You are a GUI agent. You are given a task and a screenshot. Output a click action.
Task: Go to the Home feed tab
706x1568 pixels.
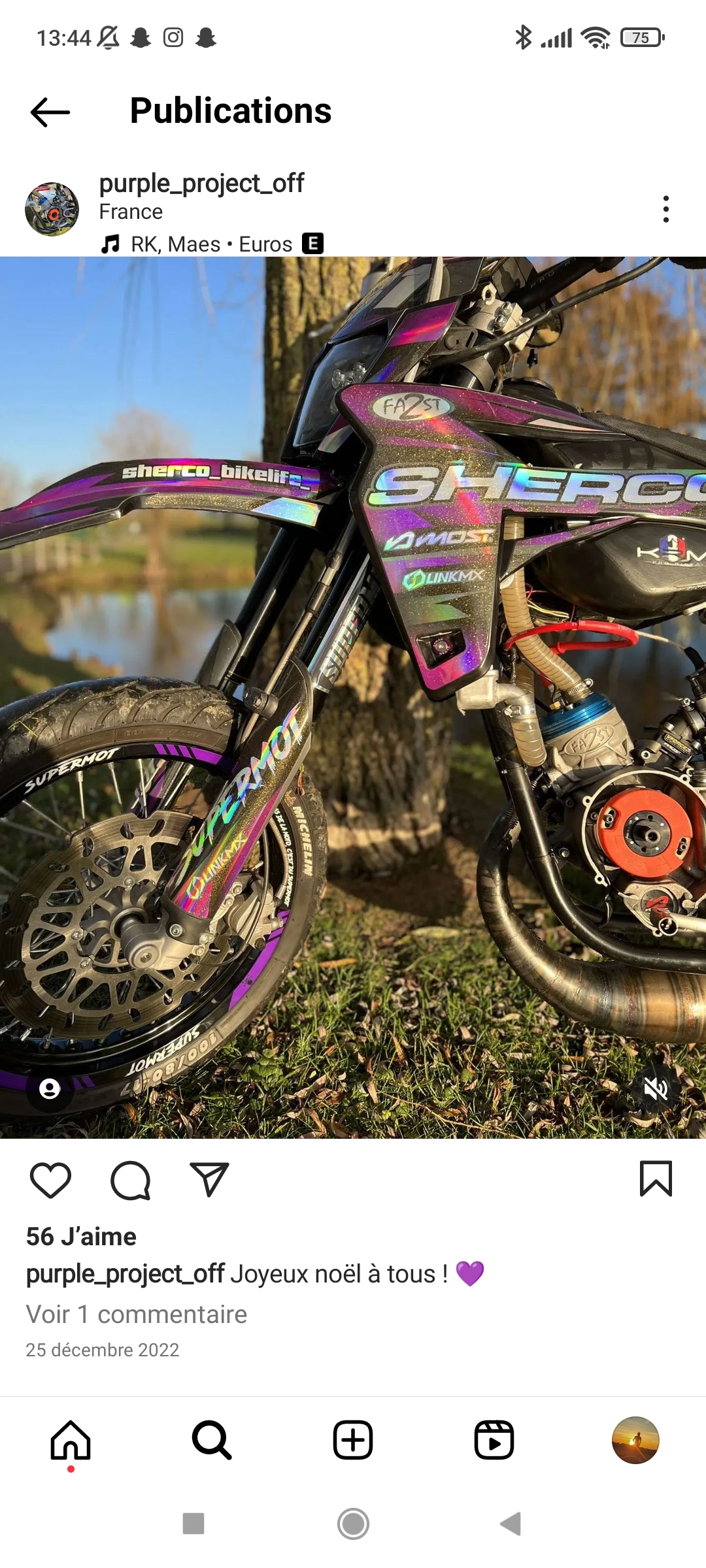pyautogui.click(x=71, y=1440)
